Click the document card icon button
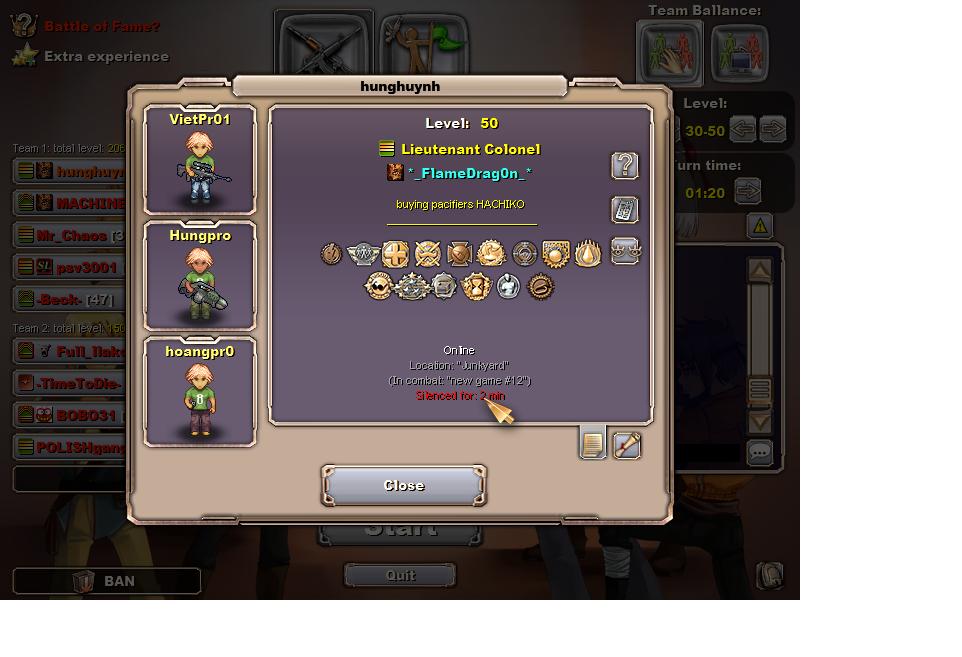The width and height of the screenshot is (962, 657). pos(625,210)
